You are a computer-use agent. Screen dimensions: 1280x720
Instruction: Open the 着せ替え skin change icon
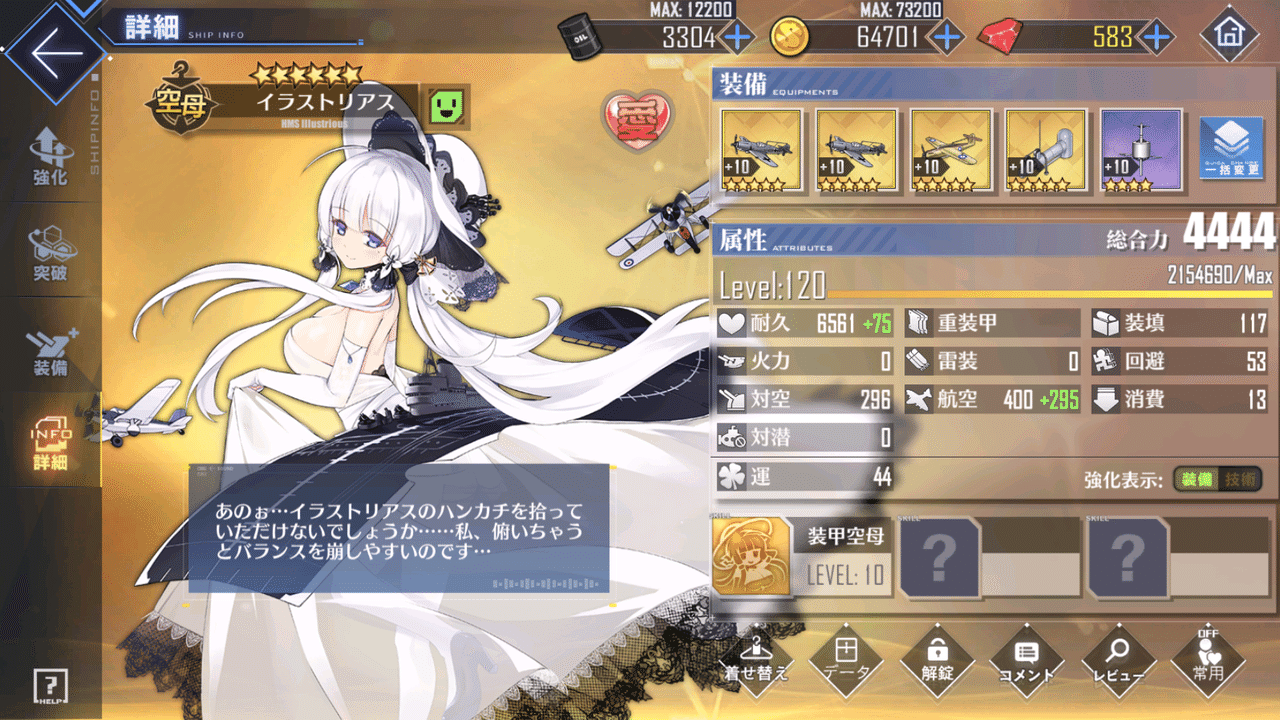coord(756,660)
